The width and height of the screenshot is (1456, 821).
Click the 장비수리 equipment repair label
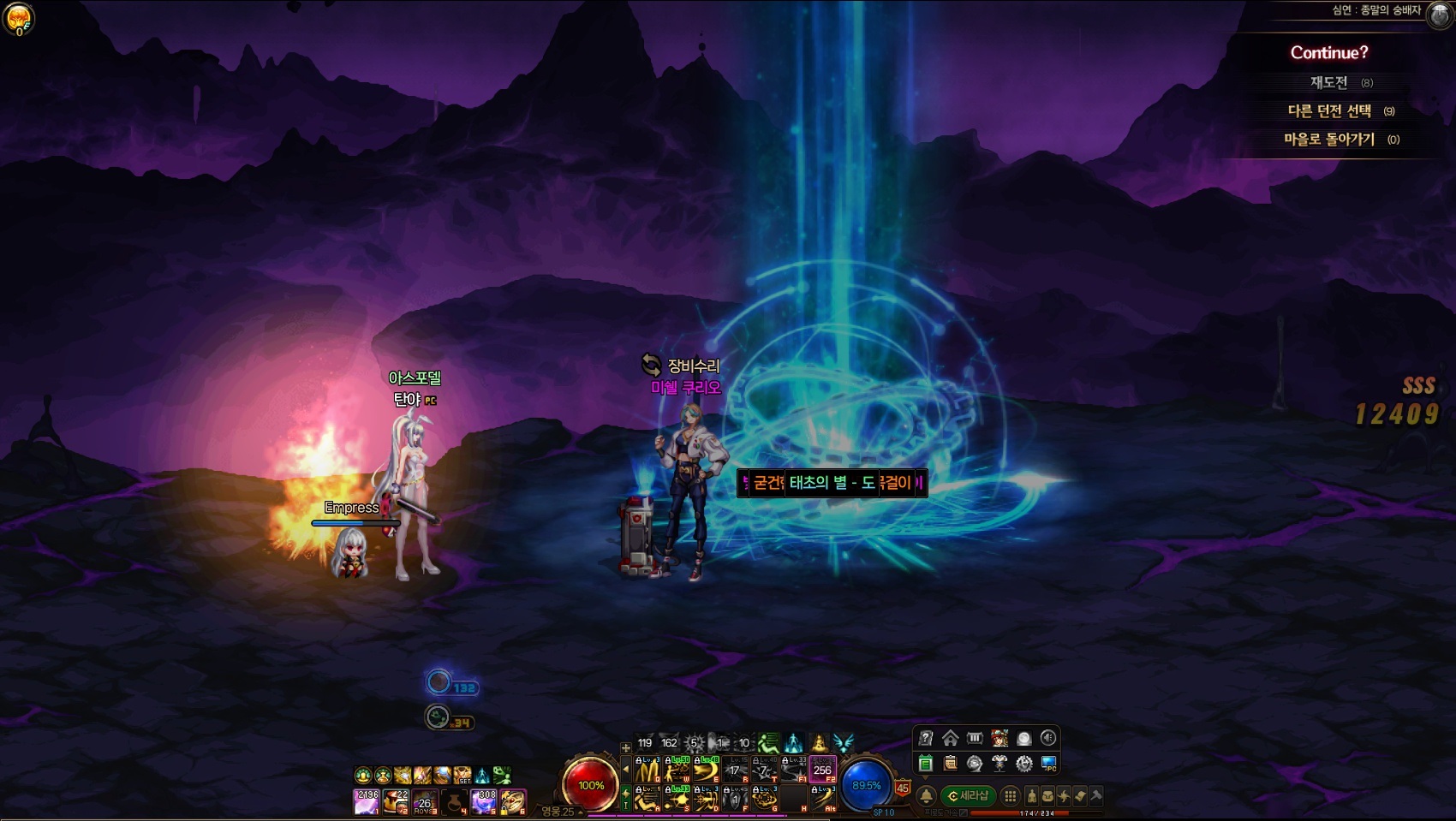click(x=693, y=366)
